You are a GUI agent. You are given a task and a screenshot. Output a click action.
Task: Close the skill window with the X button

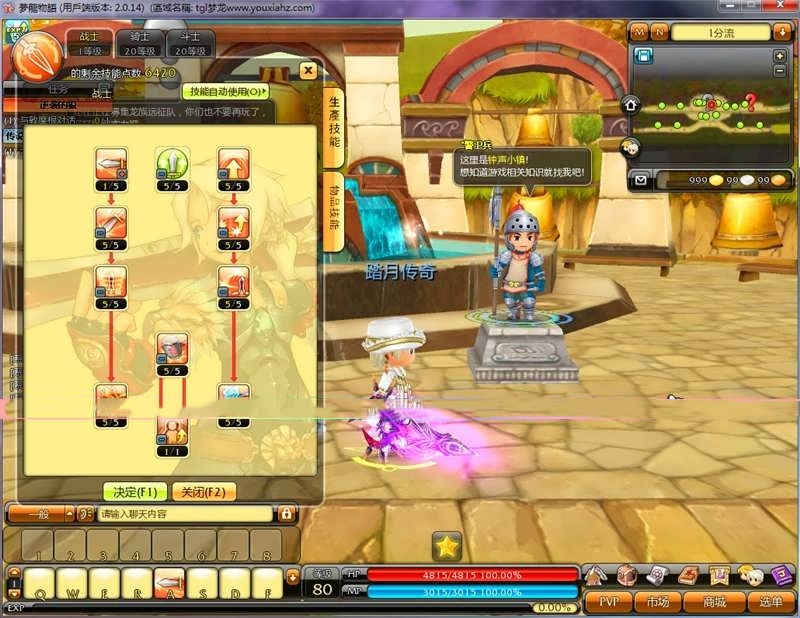coord(308,71)
